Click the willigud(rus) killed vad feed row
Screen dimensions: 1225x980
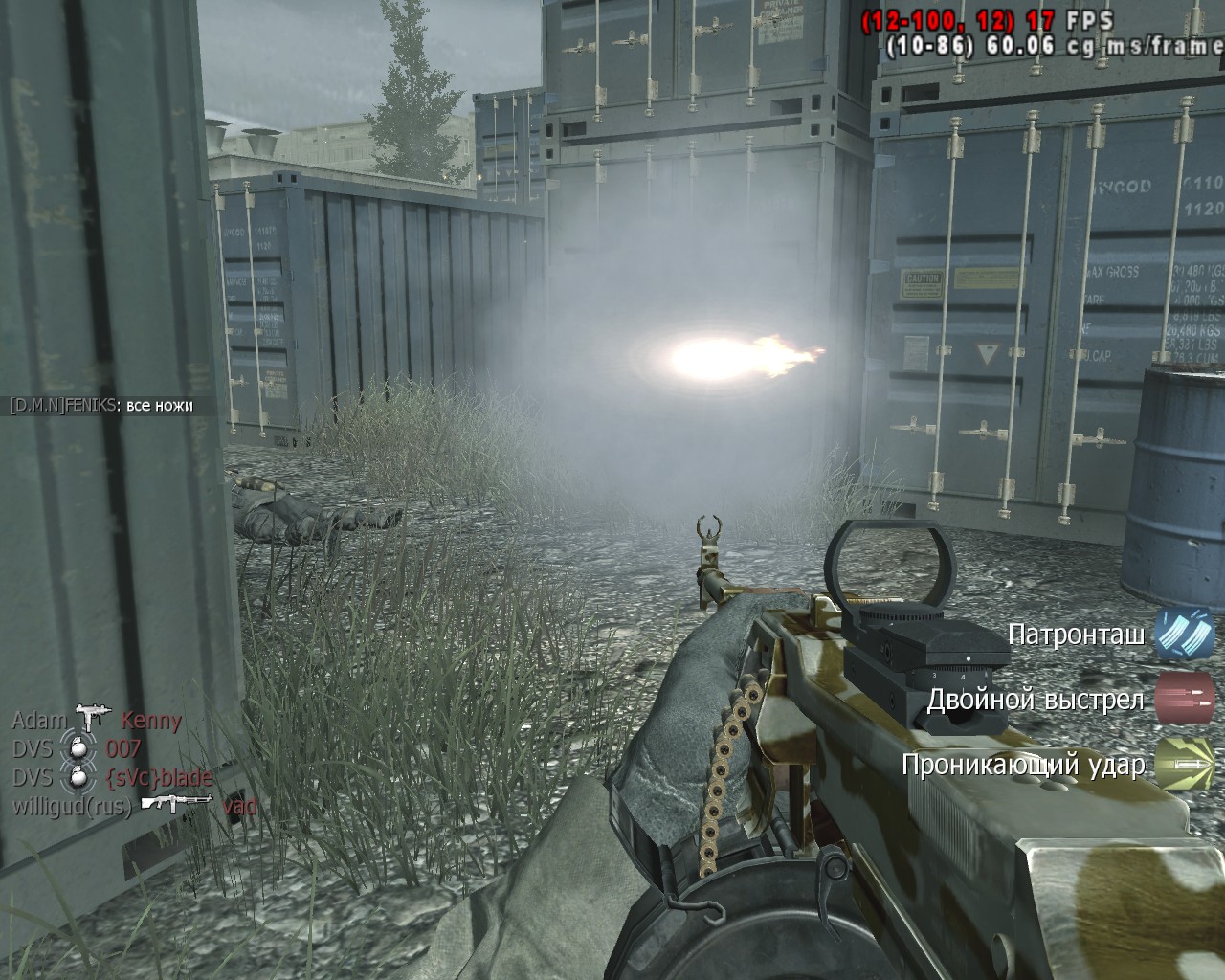(x=134, y=805)
